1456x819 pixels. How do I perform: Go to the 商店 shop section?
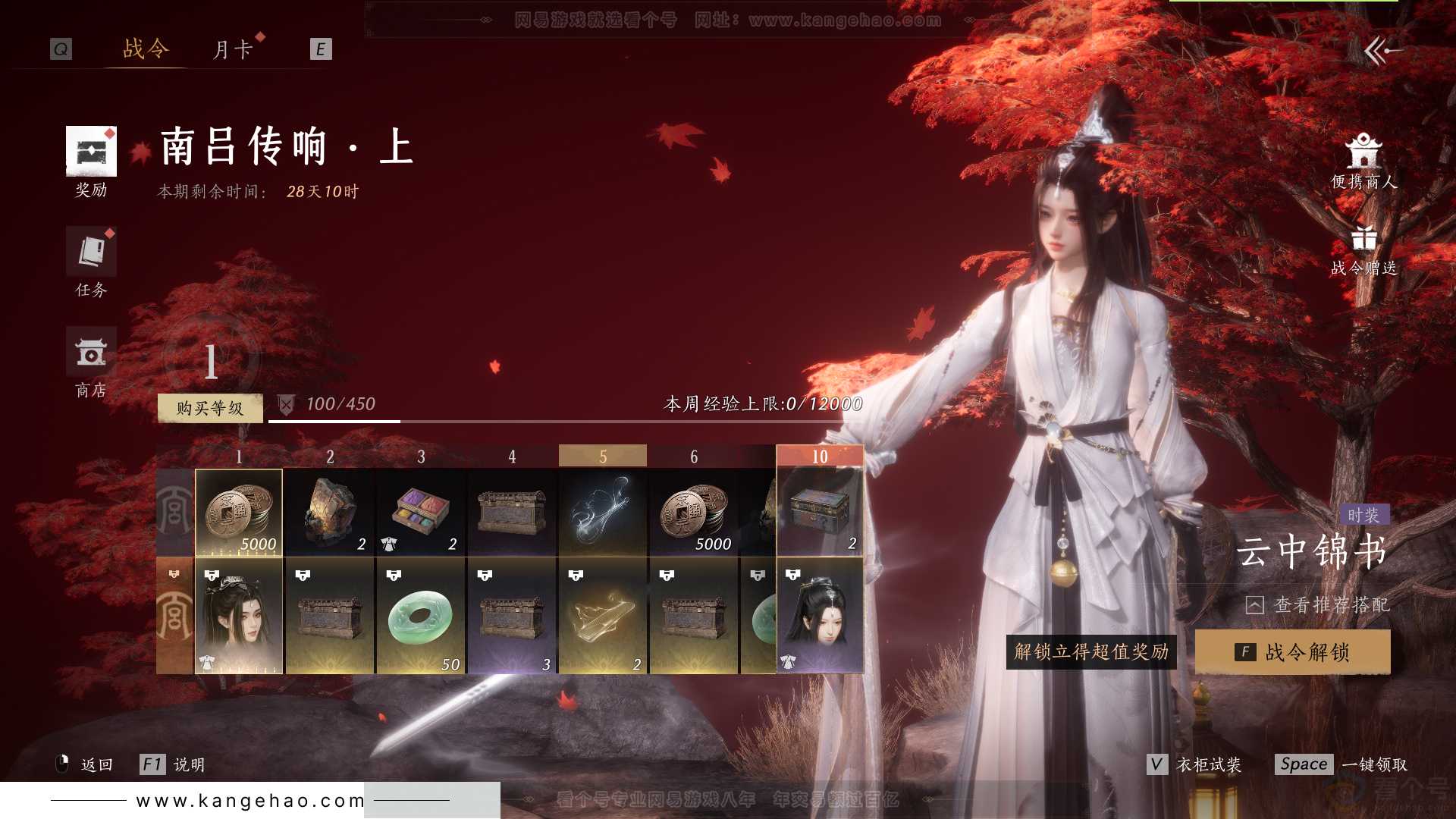(x=91, y=362)
